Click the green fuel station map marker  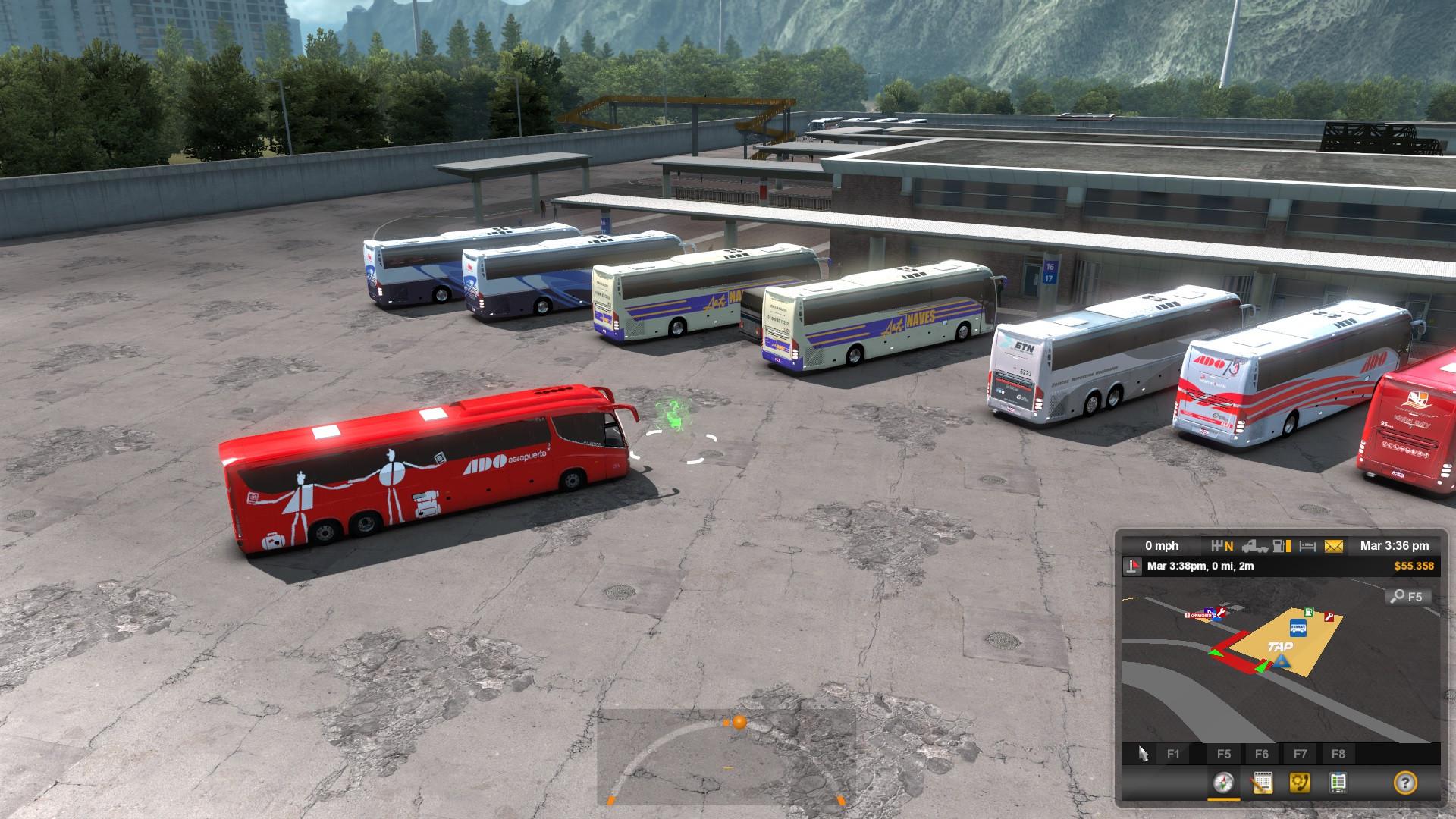1308,611
